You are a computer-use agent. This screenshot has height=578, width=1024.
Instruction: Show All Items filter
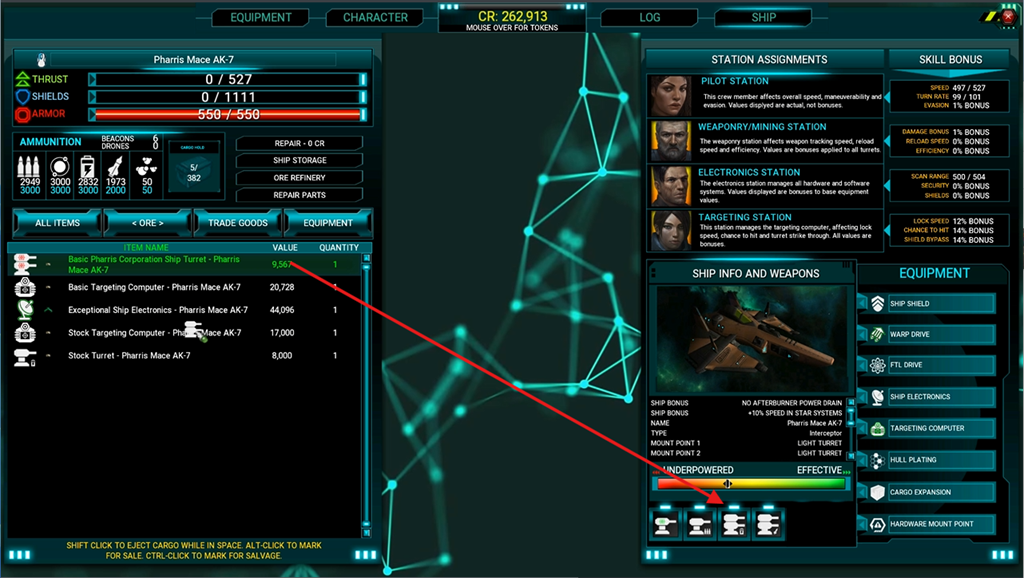click(57, 222)
